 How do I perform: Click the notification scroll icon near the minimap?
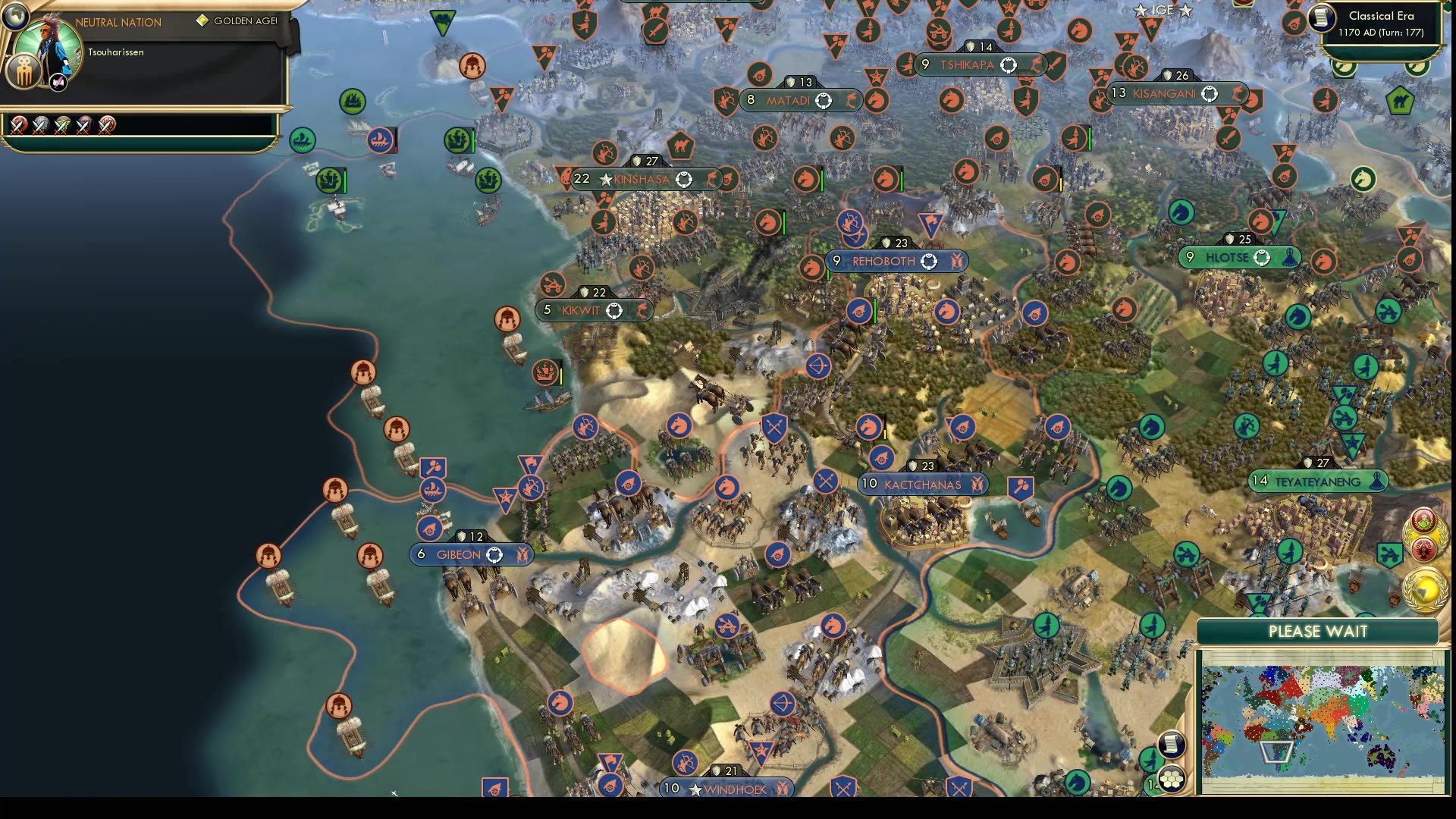coord(1170,745)
